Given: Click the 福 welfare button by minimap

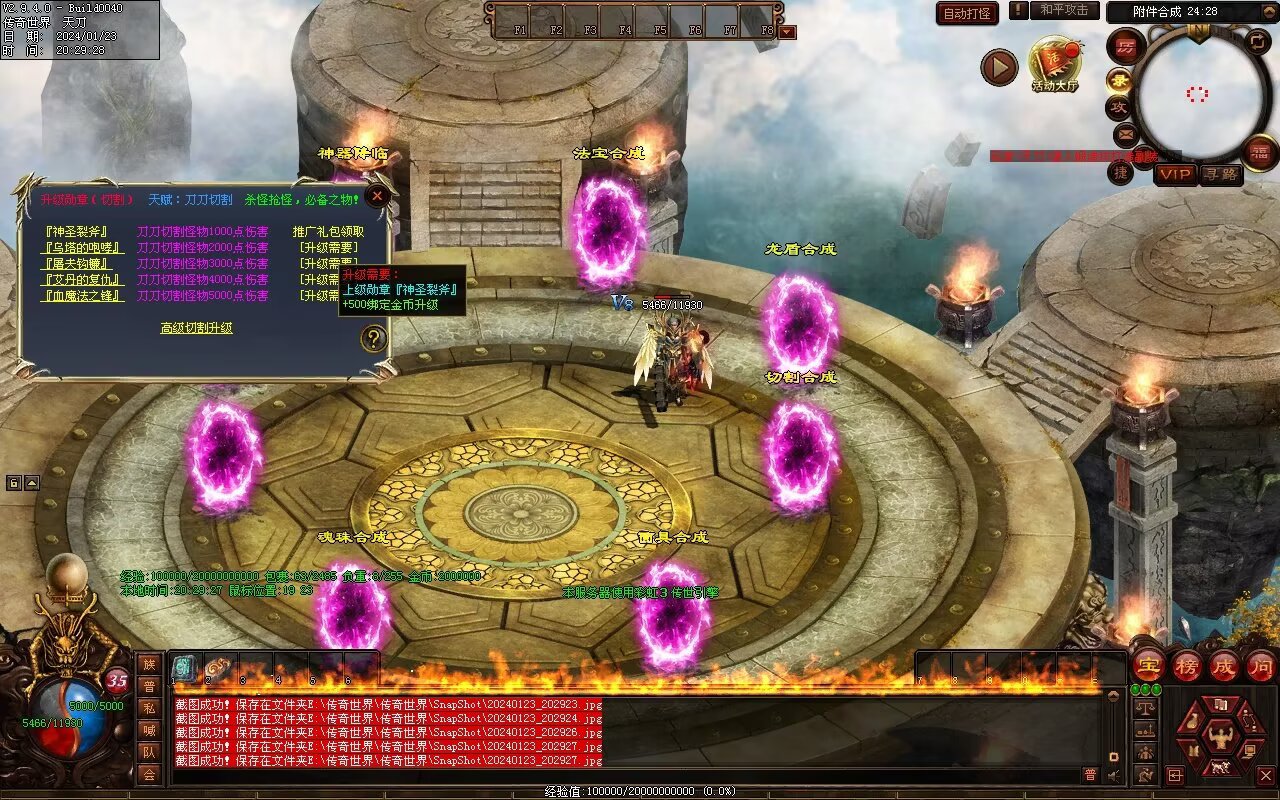Looking at the screenshot, I should (1259, 152).
